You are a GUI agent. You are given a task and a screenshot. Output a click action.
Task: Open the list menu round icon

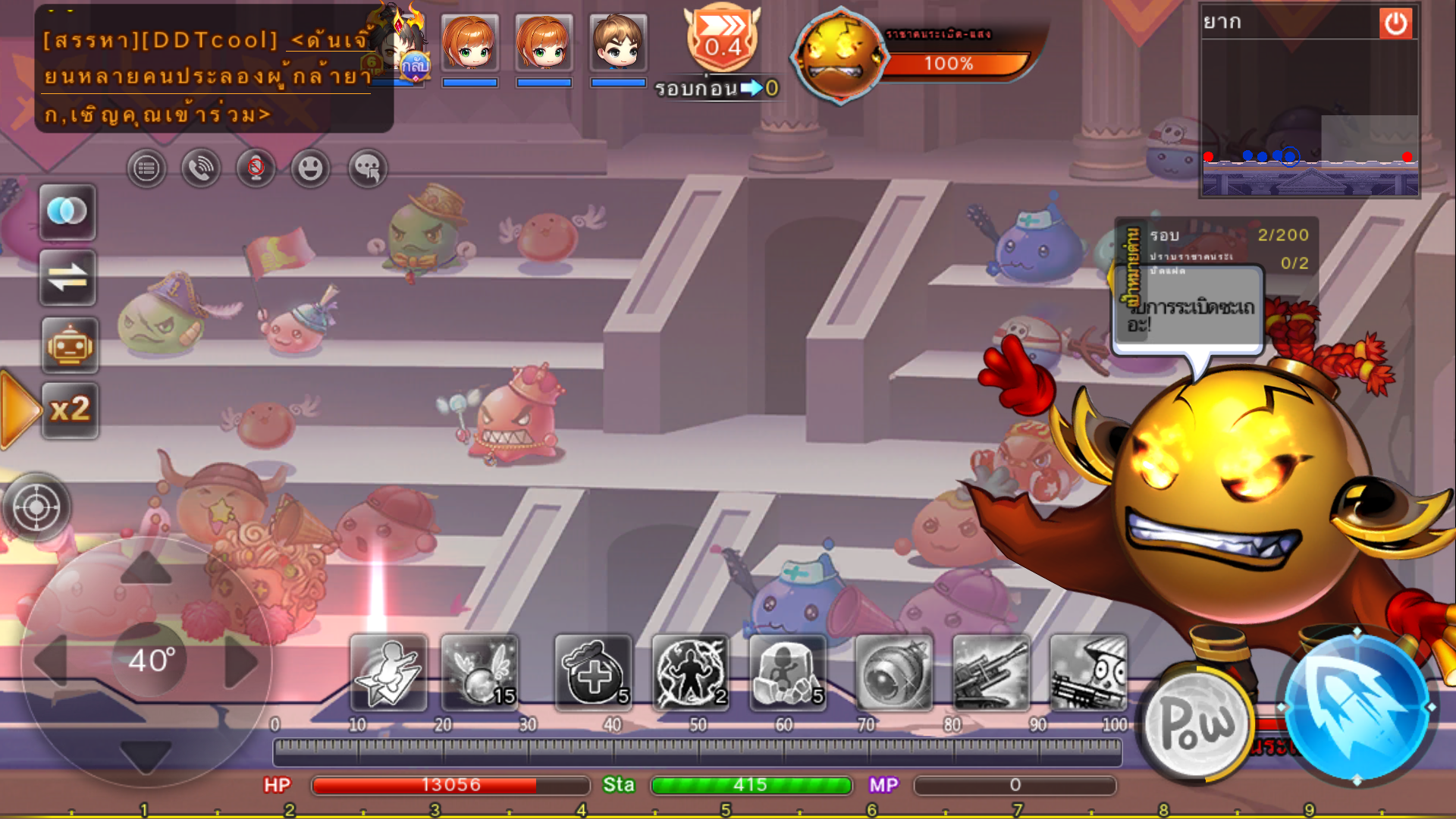tap(146, 168)
